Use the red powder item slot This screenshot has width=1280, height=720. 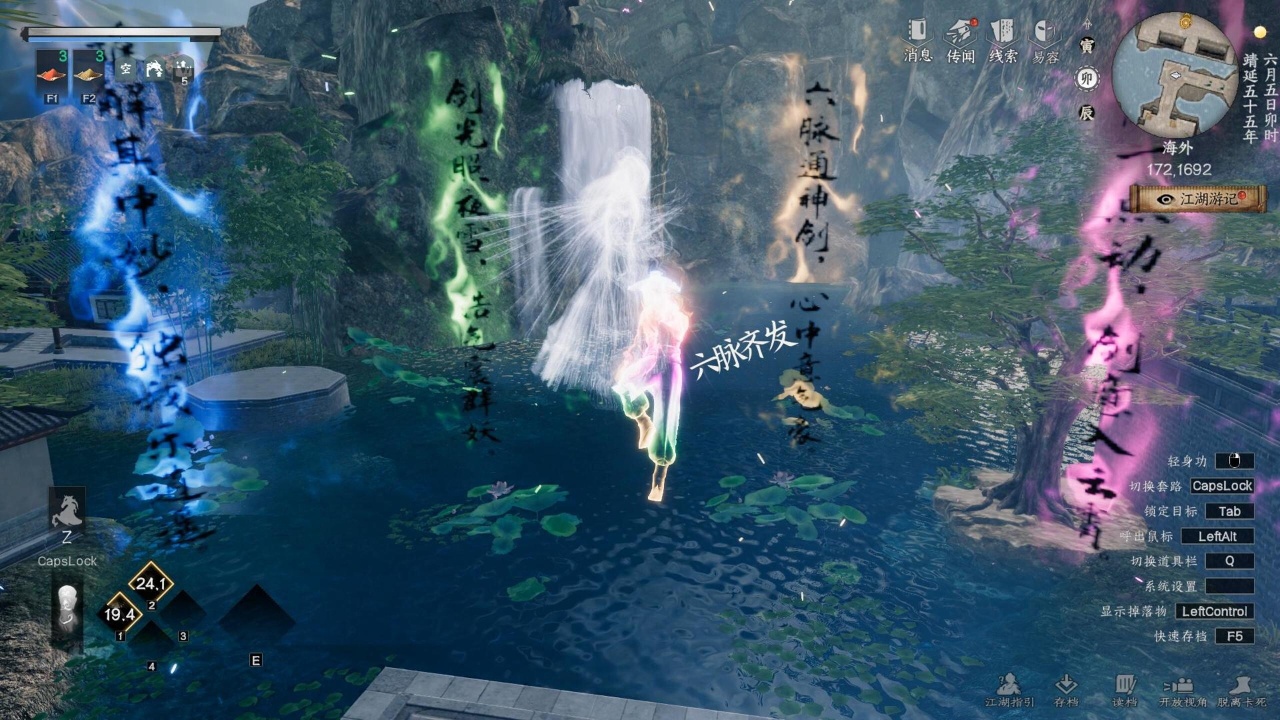tap(52, 68)
